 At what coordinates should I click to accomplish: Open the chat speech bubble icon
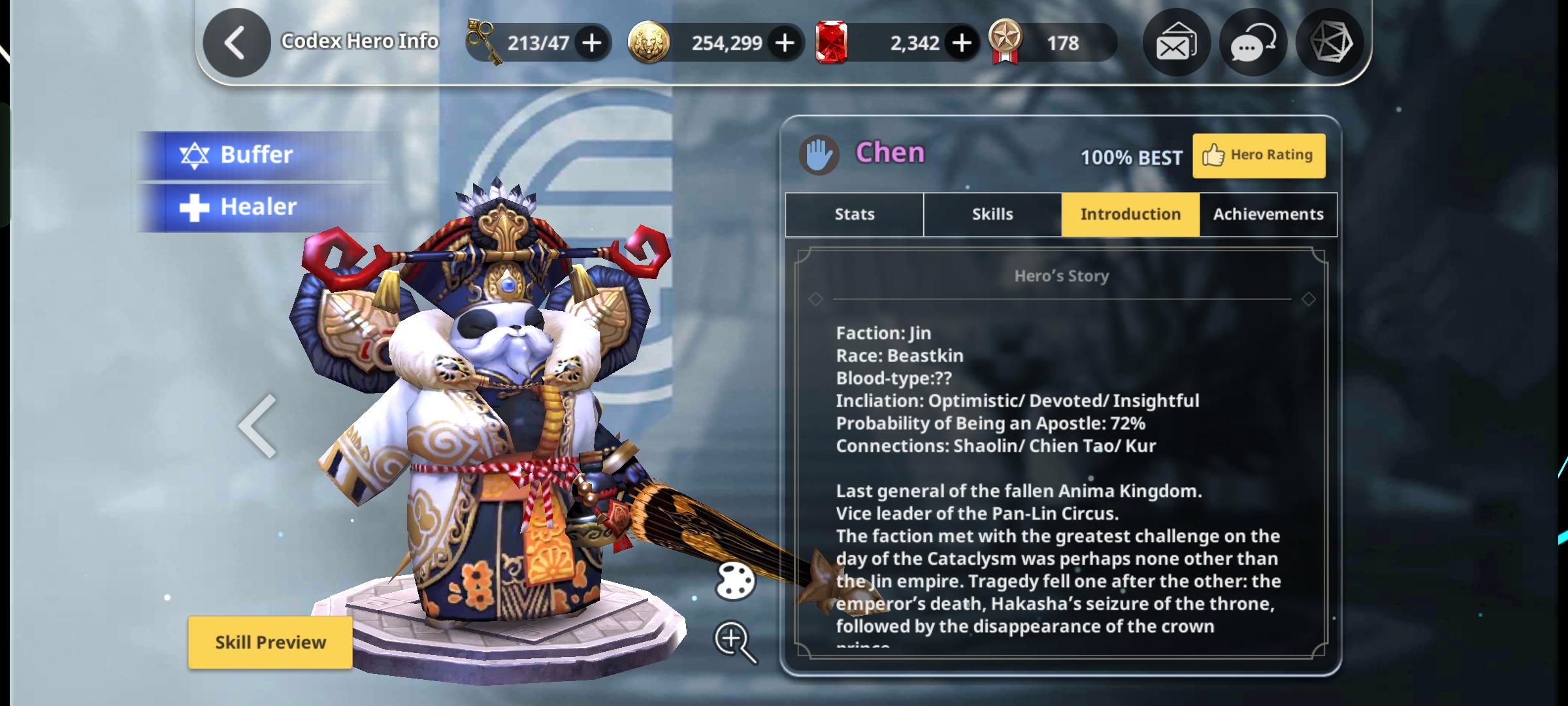[x=1252, y=43]
